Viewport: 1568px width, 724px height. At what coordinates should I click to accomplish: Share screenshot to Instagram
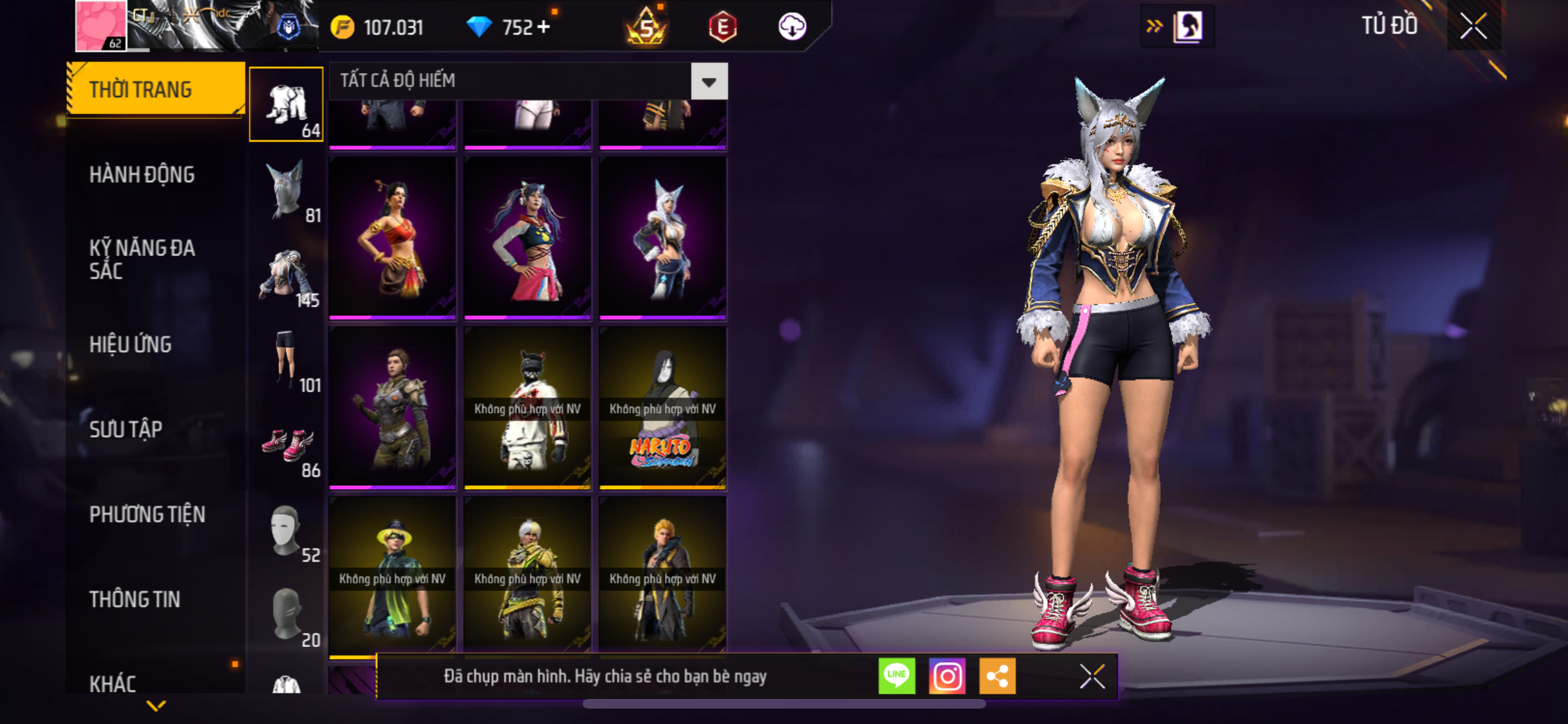click(947, 676)
